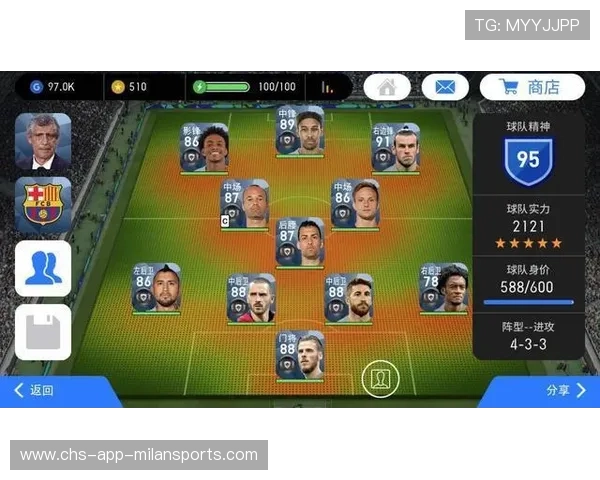Open the bar chart stats icon

[x=327, y=87]
